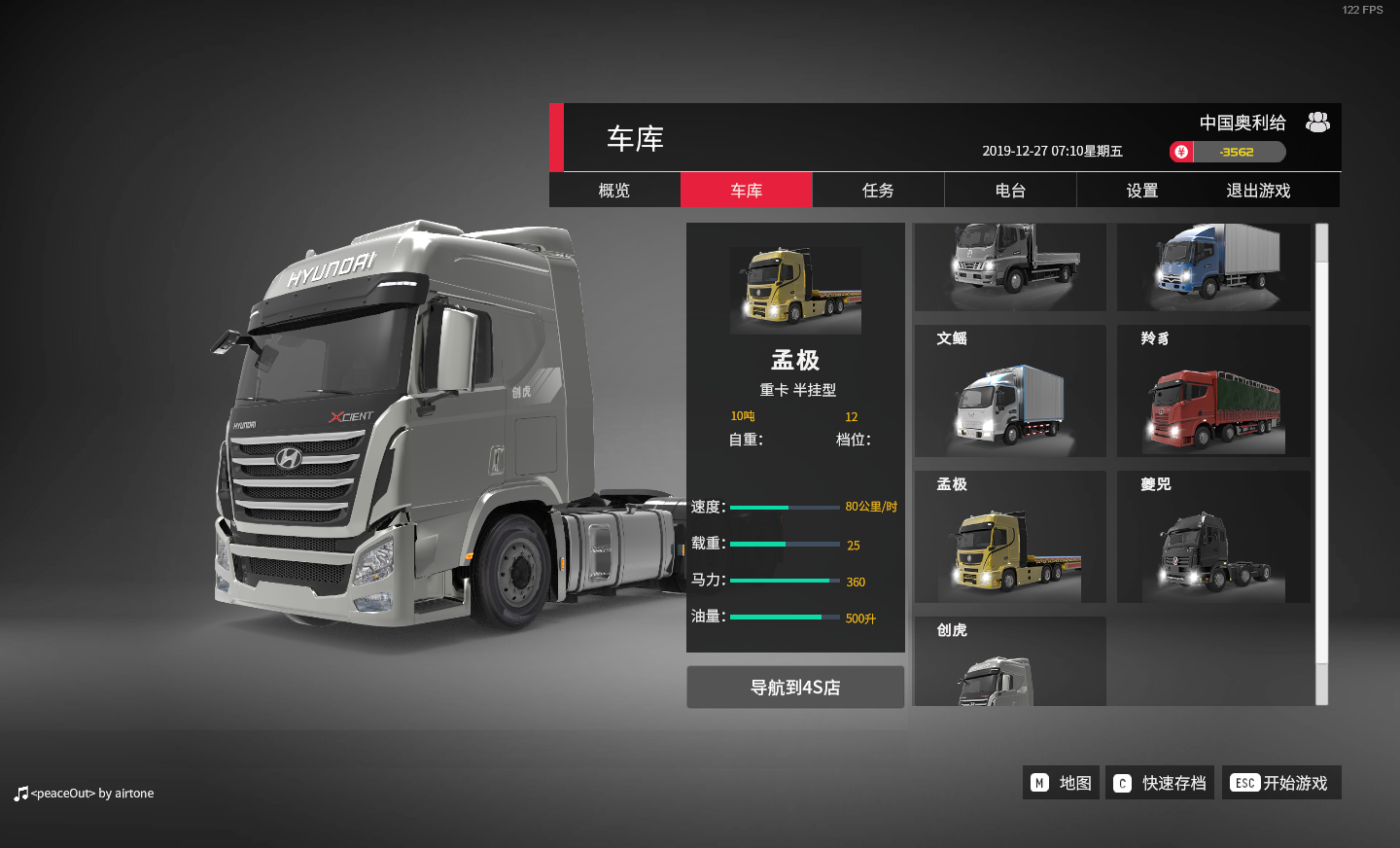Click the red currency coin icon

[x=1181, y=152]
